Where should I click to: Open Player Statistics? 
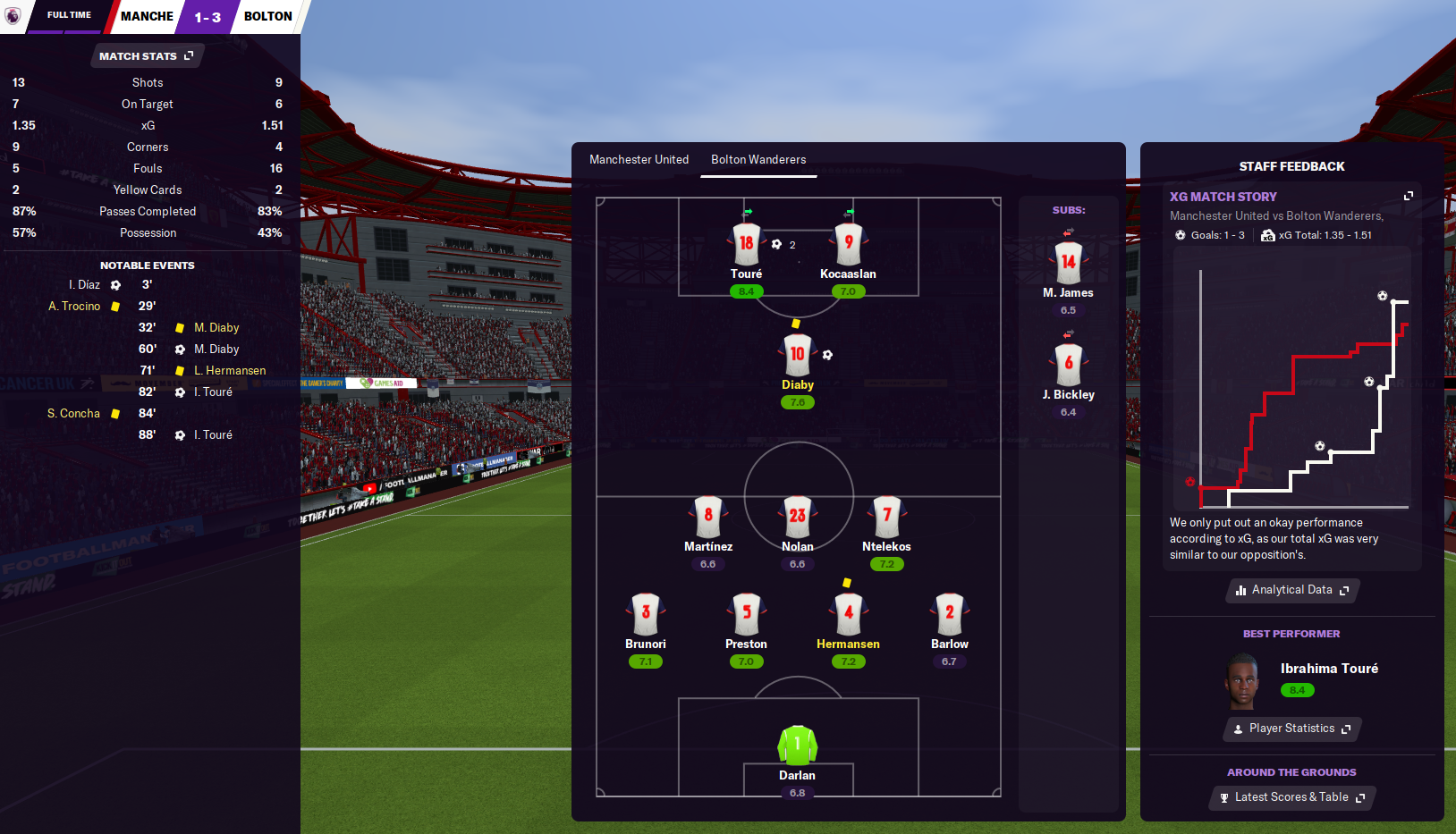pos(1292,729)
